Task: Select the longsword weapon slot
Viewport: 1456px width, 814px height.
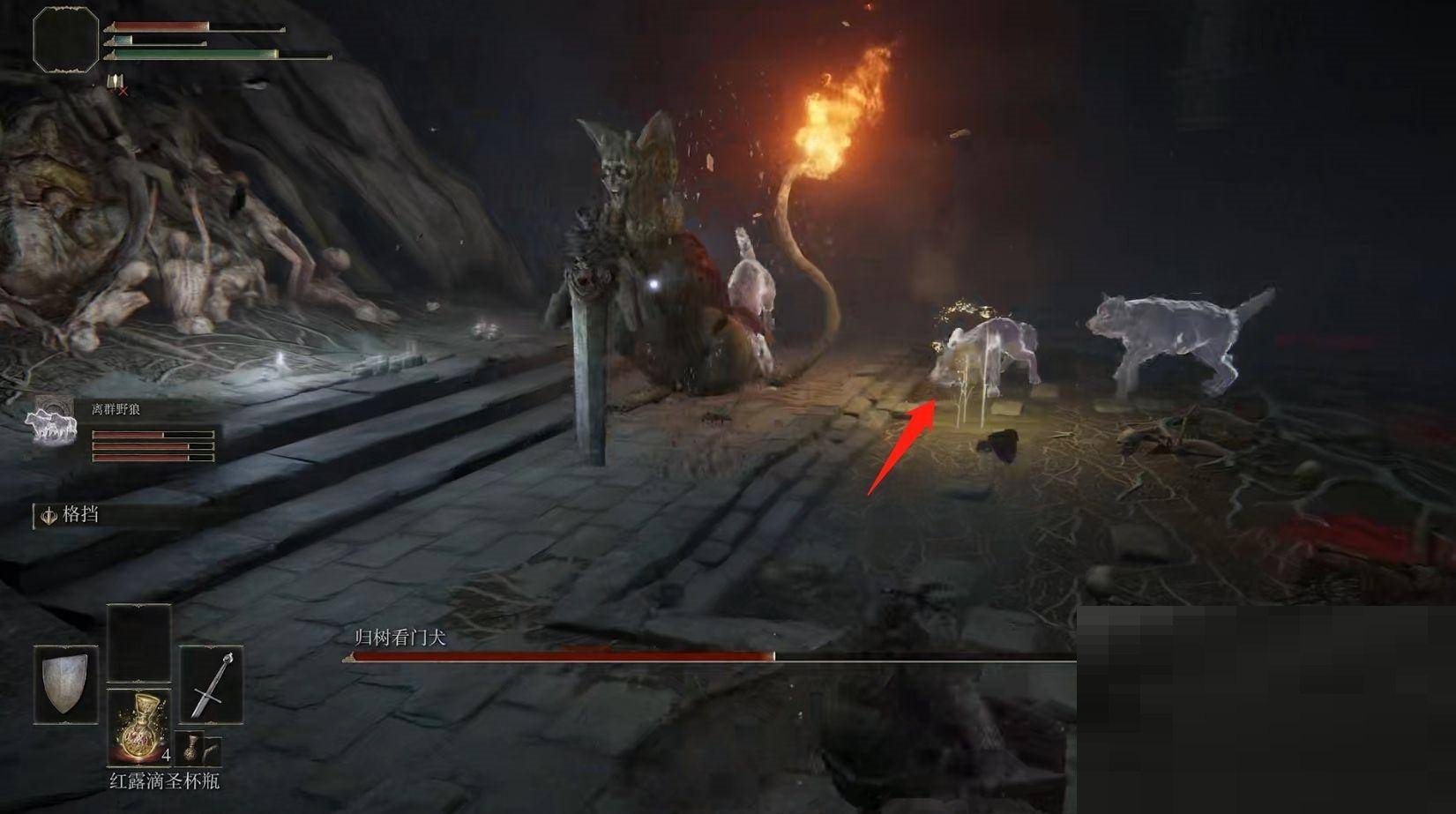Action: 212,685
